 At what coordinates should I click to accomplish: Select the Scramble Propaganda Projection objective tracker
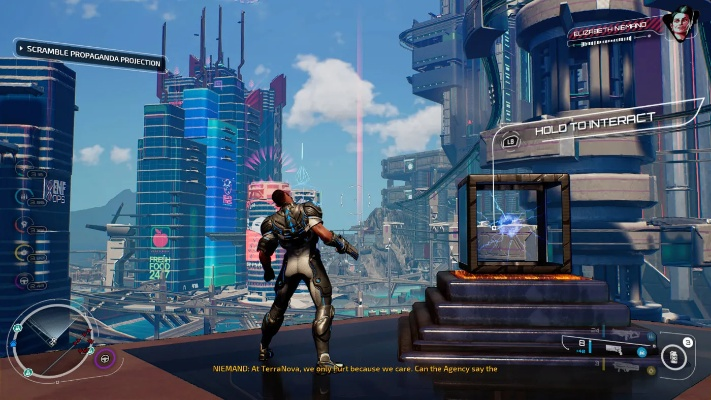91,53
